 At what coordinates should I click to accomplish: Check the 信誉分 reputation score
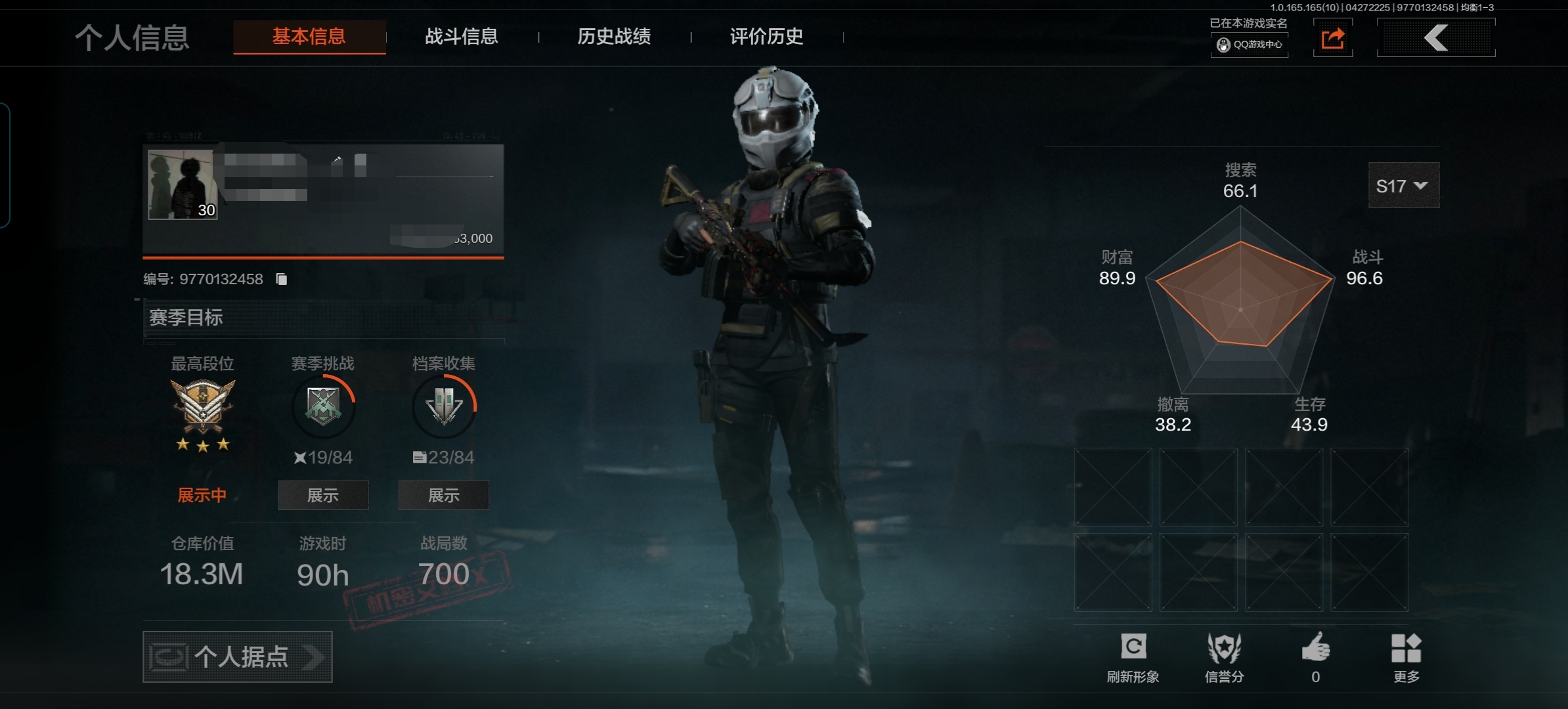click(x=1225, y=656)
